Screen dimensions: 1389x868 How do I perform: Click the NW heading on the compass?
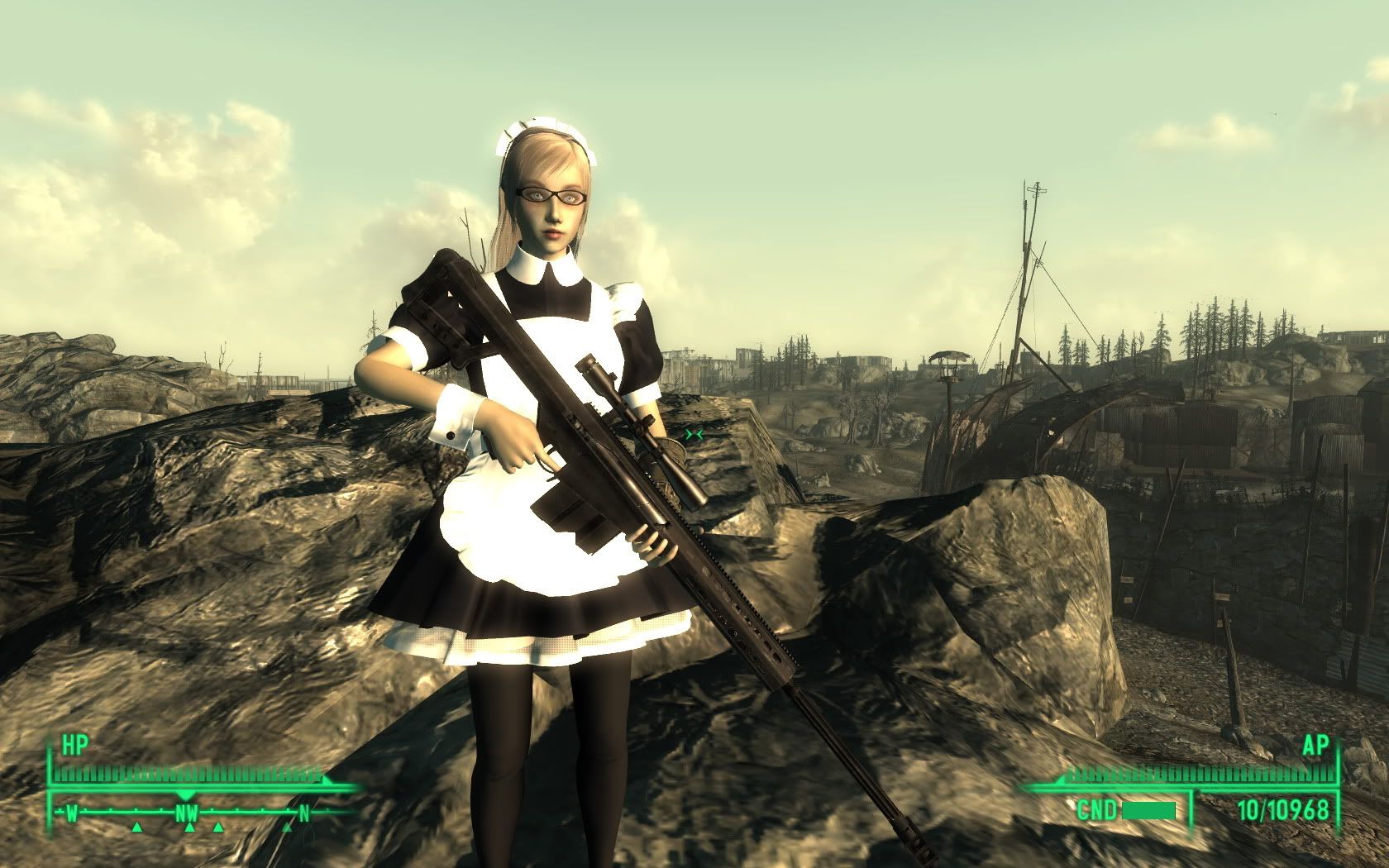(187, 812)
